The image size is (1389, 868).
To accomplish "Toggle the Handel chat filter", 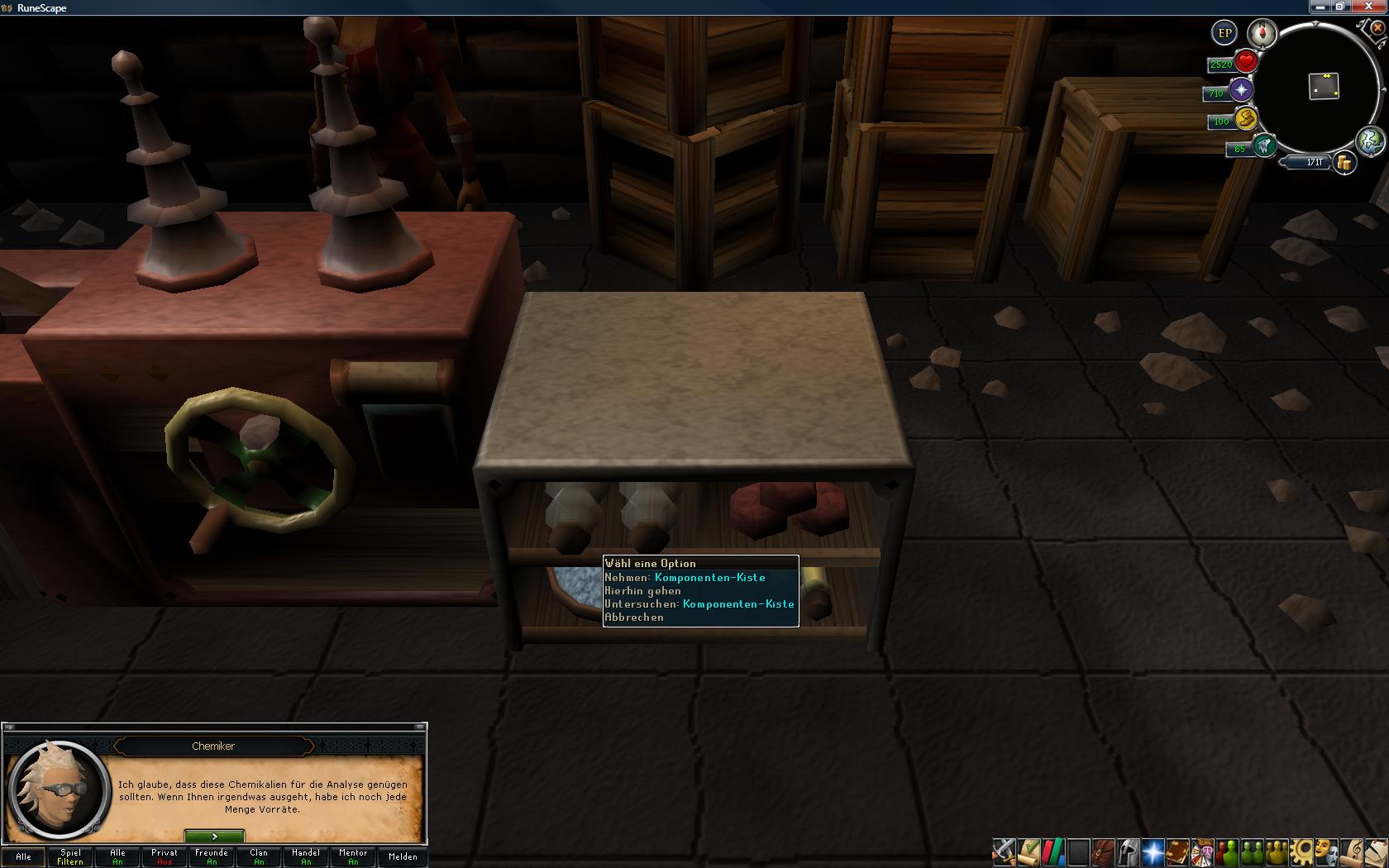I will click(x=306, y=856).
